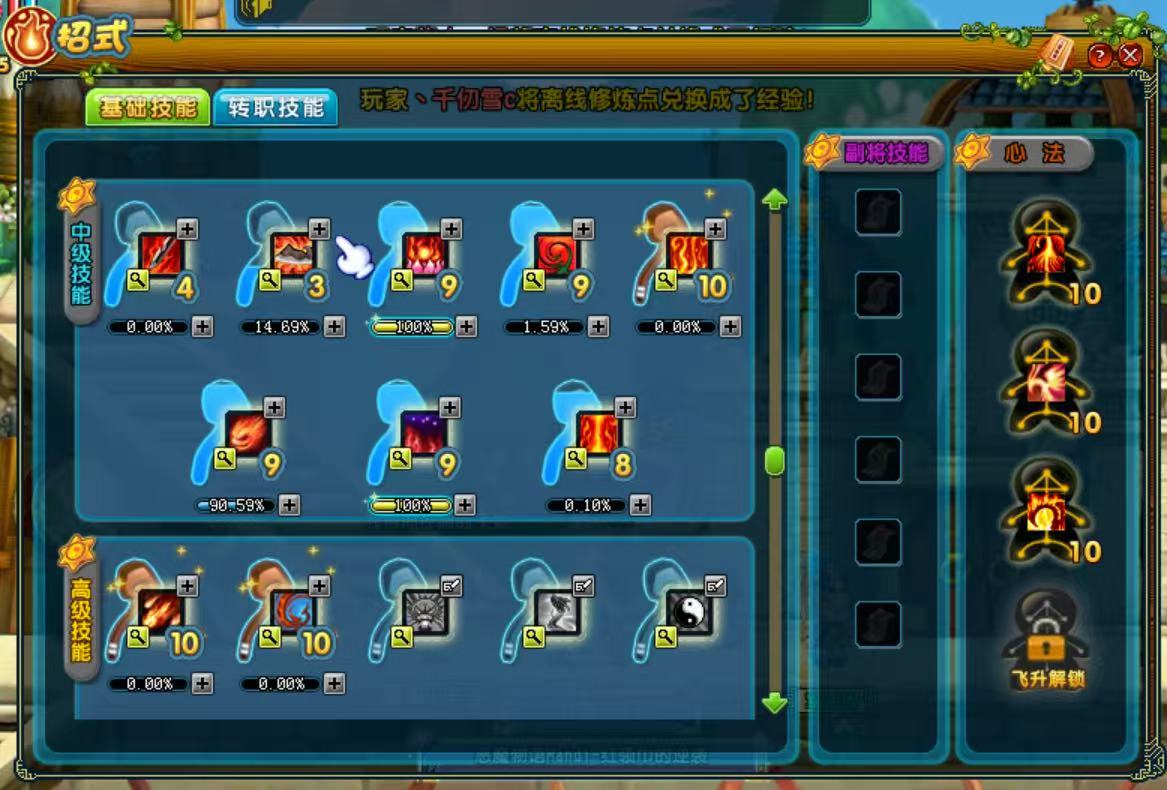Switch to the 转职技能 tab
This screenshot has height=790, width=1167.
pyautogui.click(x=275, y=108)
